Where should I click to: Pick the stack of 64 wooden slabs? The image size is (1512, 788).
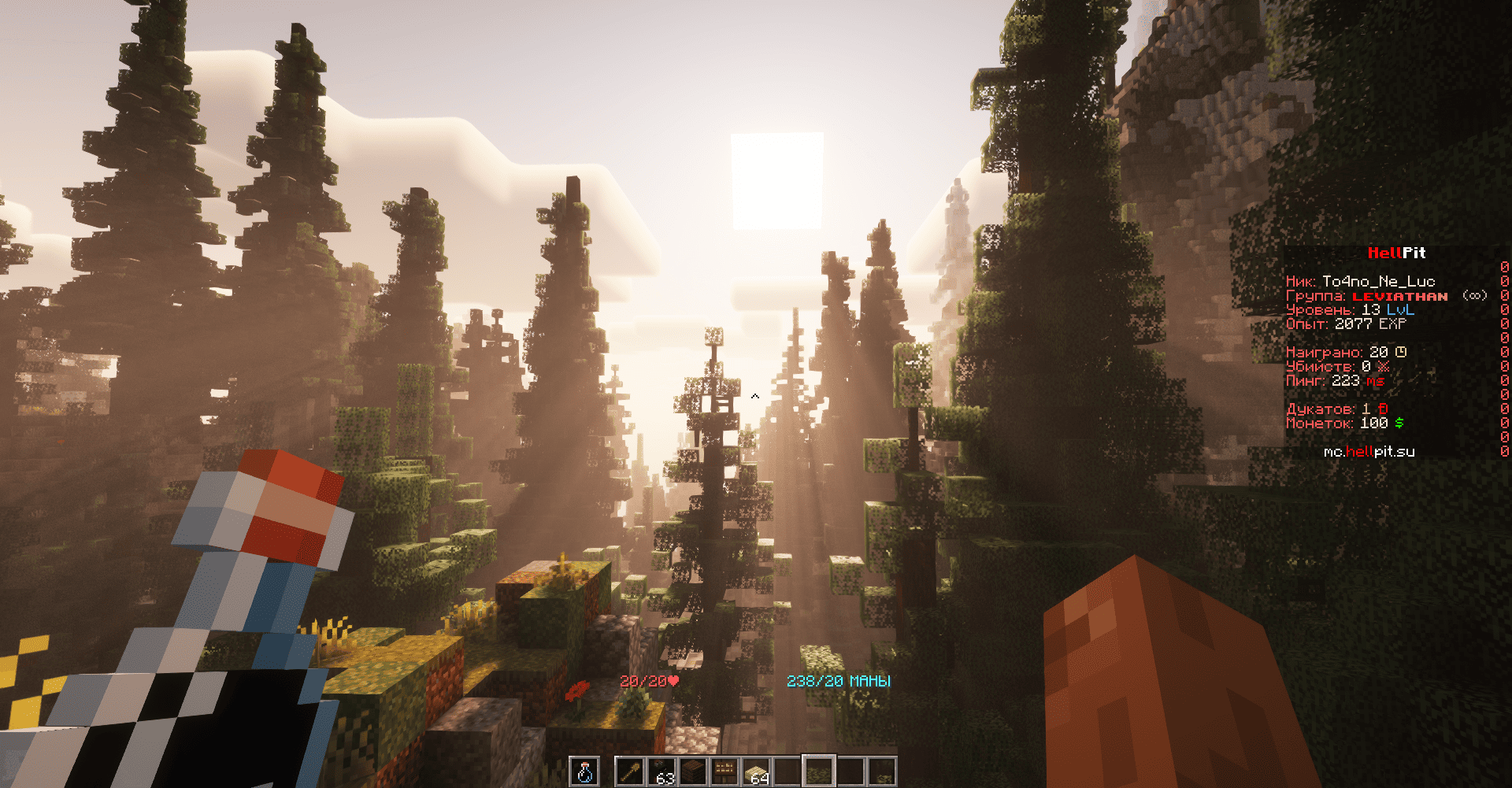coord(756,771)
